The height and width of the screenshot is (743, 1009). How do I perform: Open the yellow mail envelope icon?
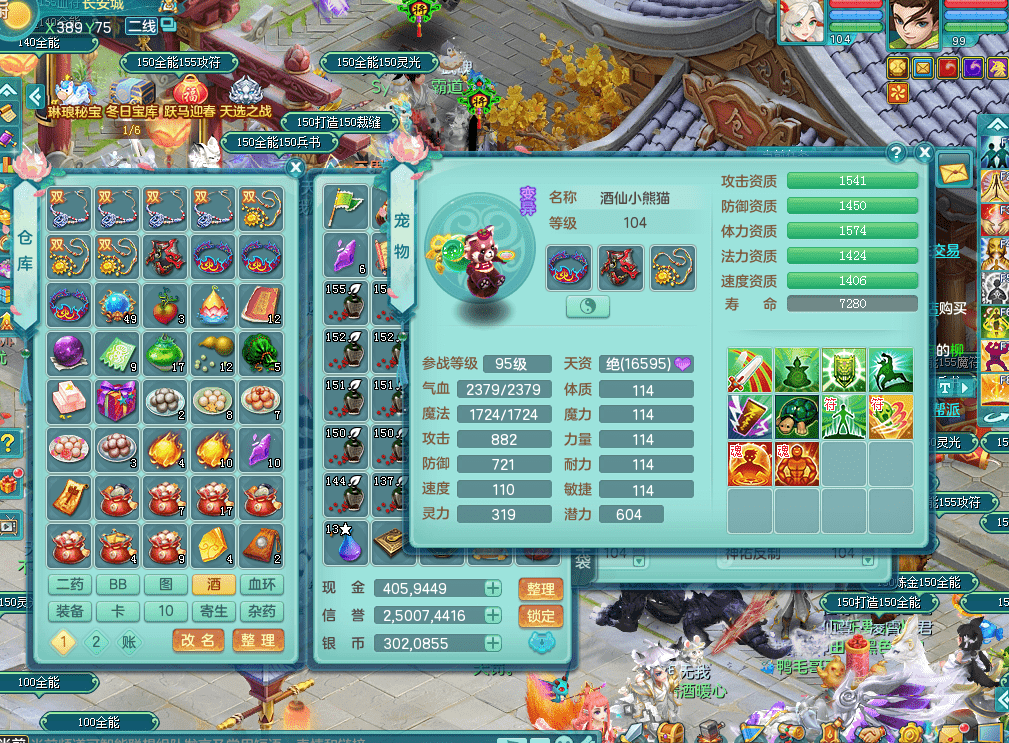tap(955, 170)
